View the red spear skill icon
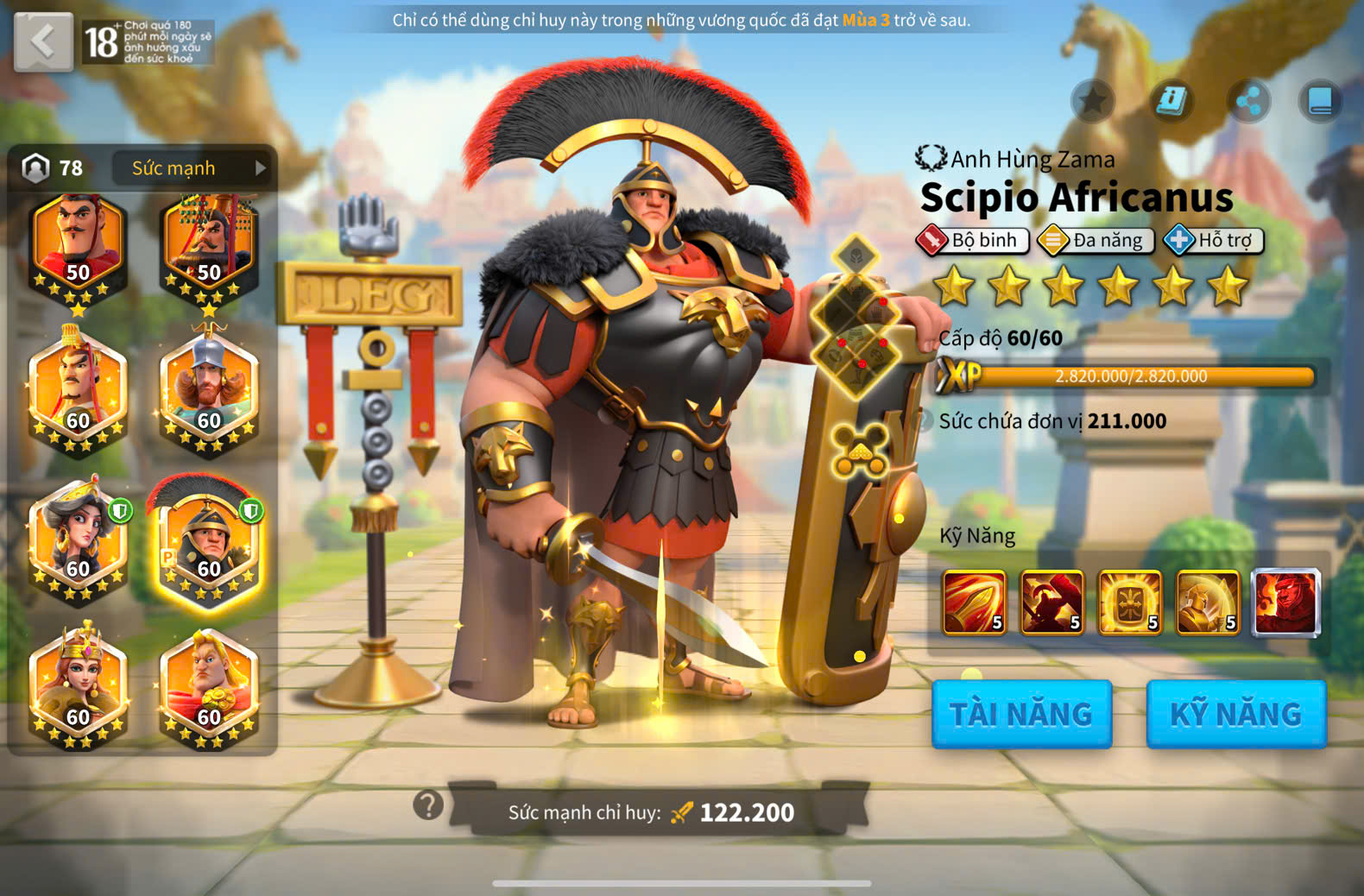This screenshot has height=896, width=1364. 974,602
